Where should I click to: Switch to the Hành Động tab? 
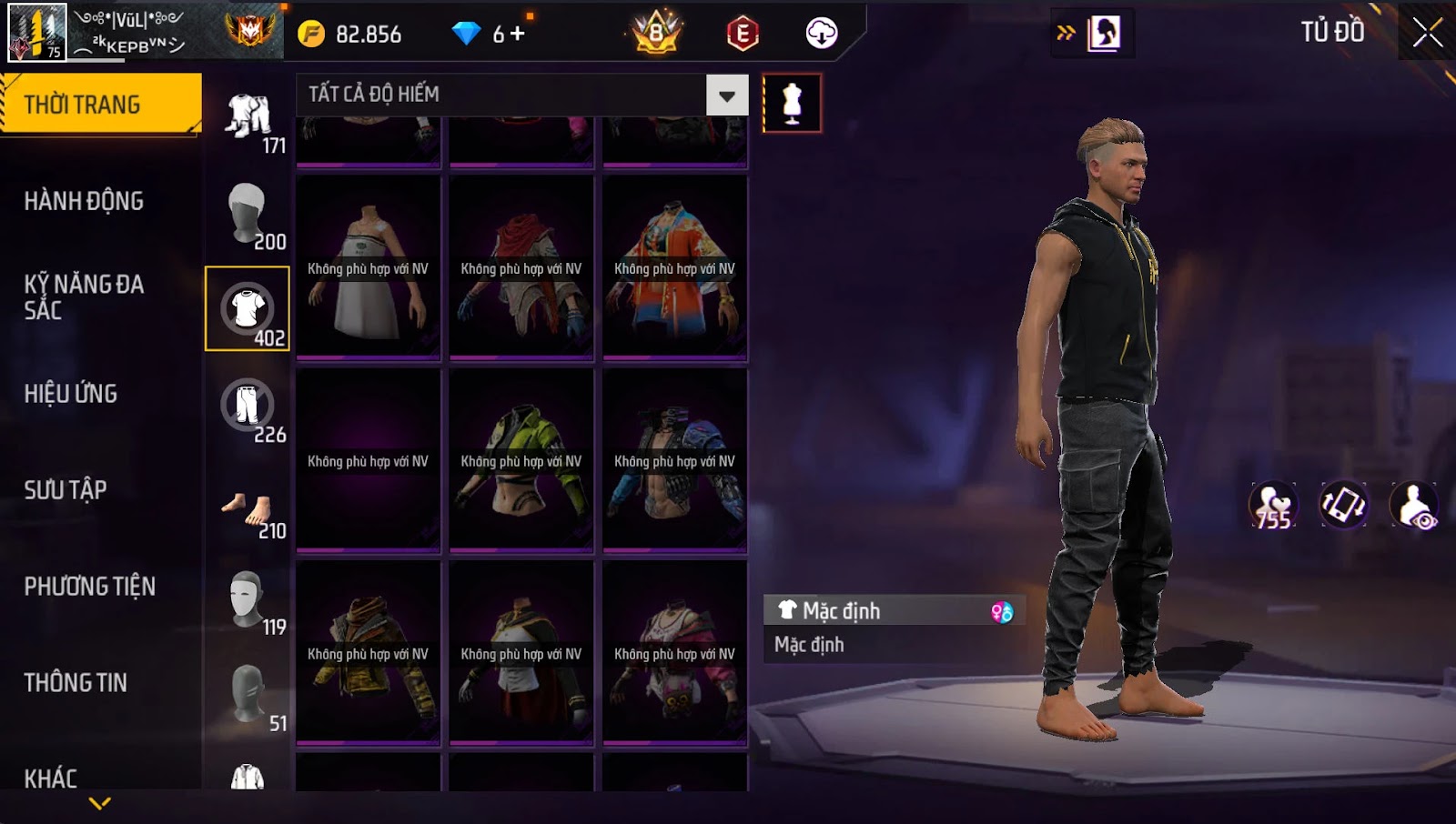coord(84,201)
